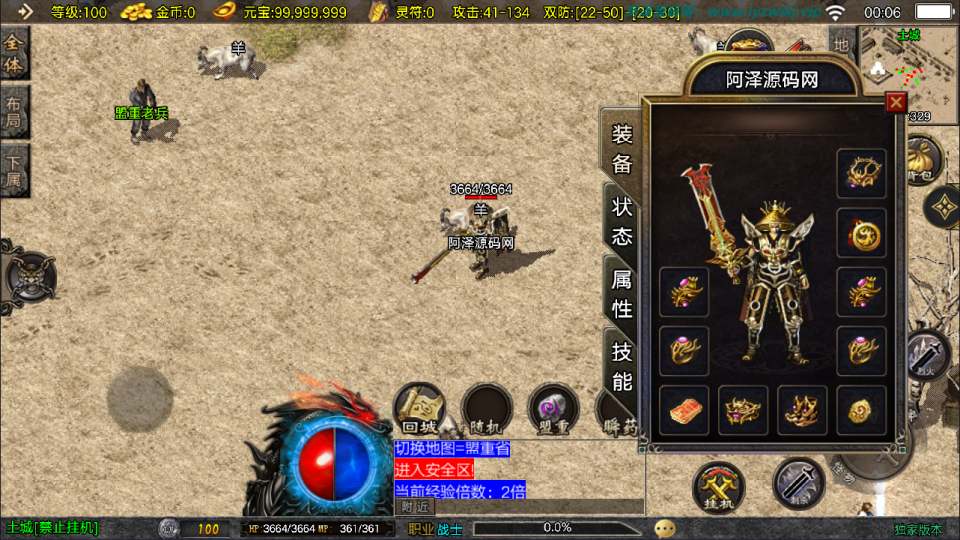The width and height of the screenshot is (960, 540).
Task: Click the red seal item equipment slot
Action: tap(684, 411)
